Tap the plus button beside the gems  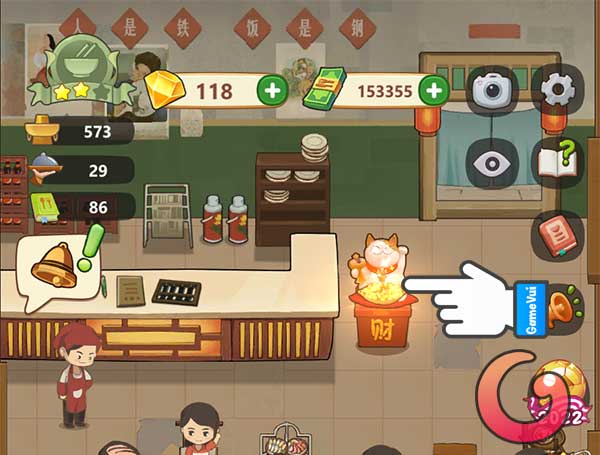[x=272, y=91]
